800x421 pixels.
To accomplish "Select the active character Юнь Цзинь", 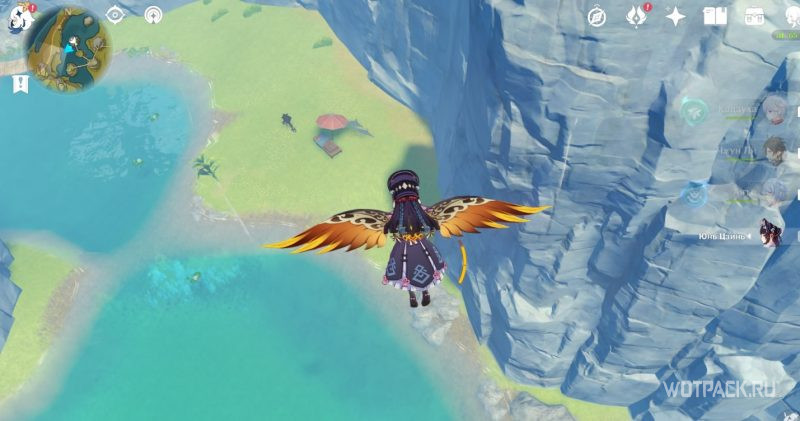I will pyautogui.click(x=771, y=233).
